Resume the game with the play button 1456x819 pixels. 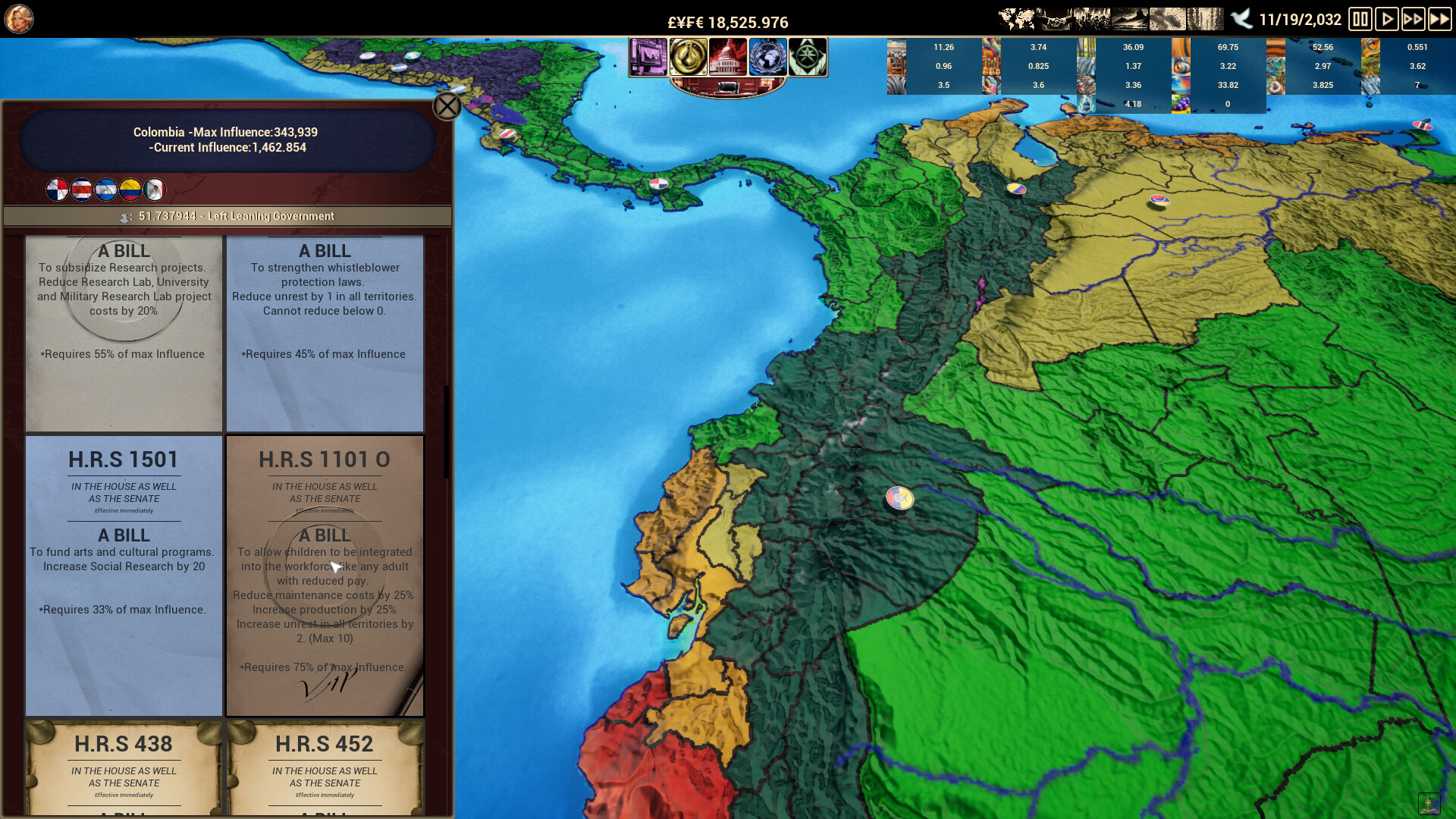(1388, 19)
